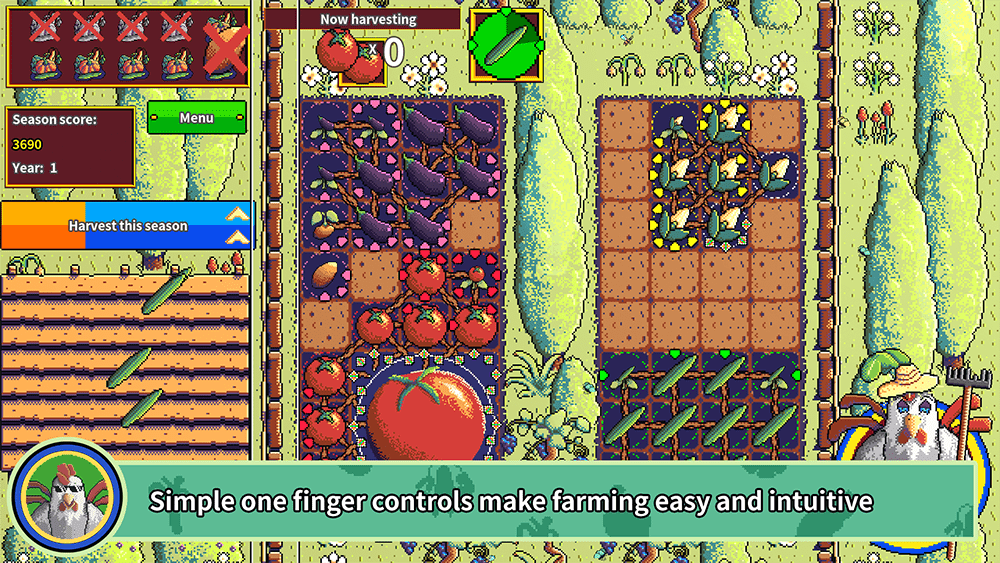The image size is (1000, 563).
Task: Choose the eggplant patch in the left plot
Action: 402,172
